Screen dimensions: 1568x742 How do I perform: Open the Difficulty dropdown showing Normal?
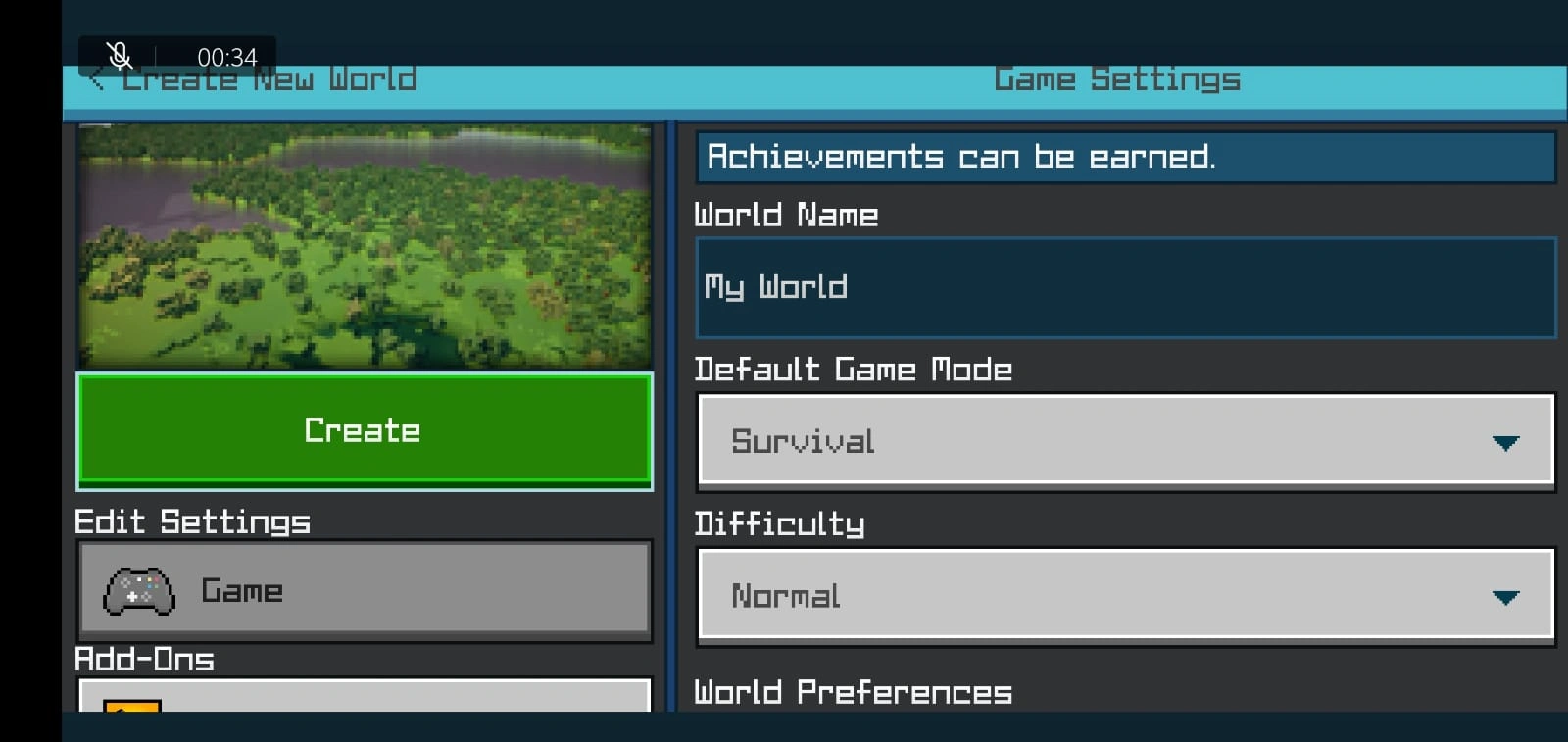[1125, 596]
